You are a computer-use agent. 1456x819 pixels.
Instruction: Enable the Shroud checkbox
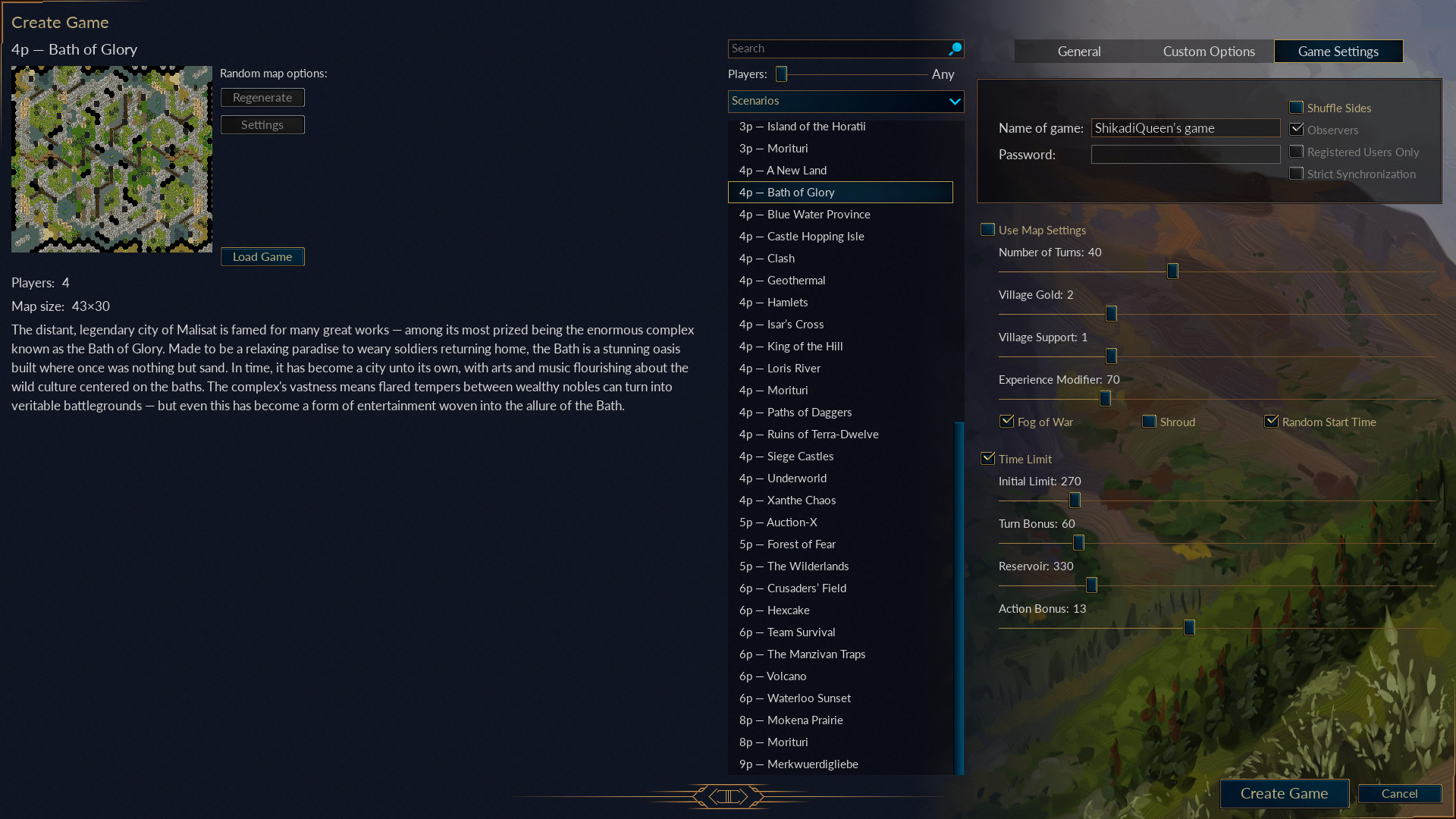(1150, 422)
